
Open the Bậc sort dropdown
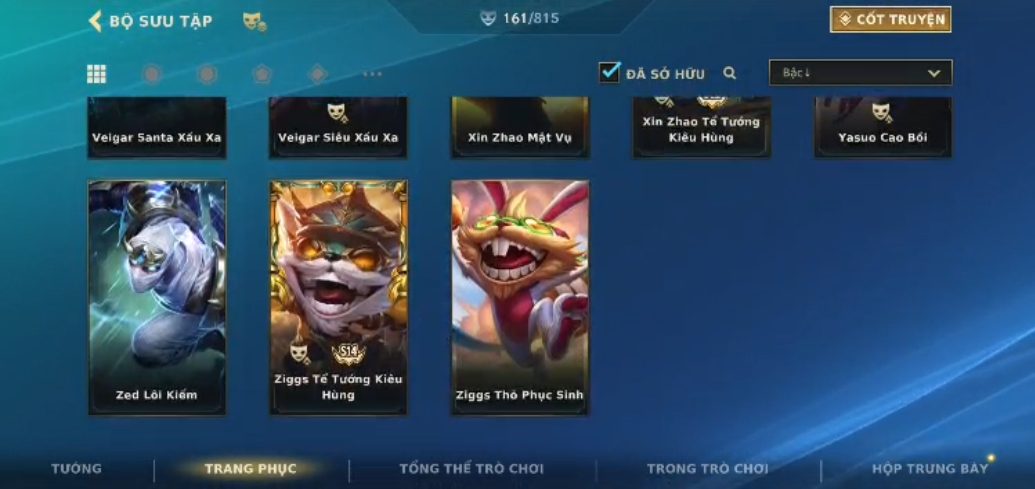[x=860, y=73]
